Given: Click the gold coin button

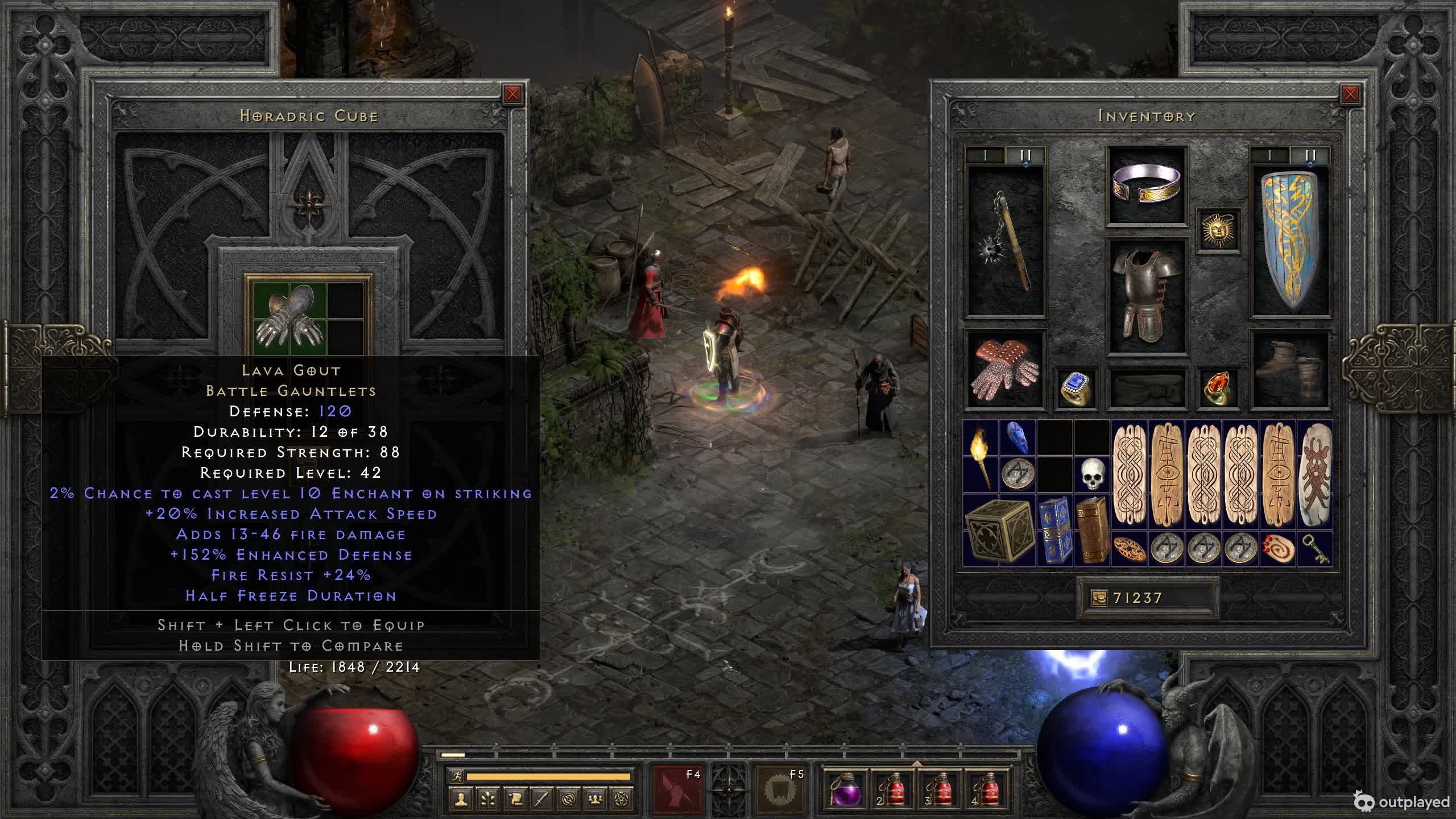Looking at the screenshot, I should (1099, 598).
